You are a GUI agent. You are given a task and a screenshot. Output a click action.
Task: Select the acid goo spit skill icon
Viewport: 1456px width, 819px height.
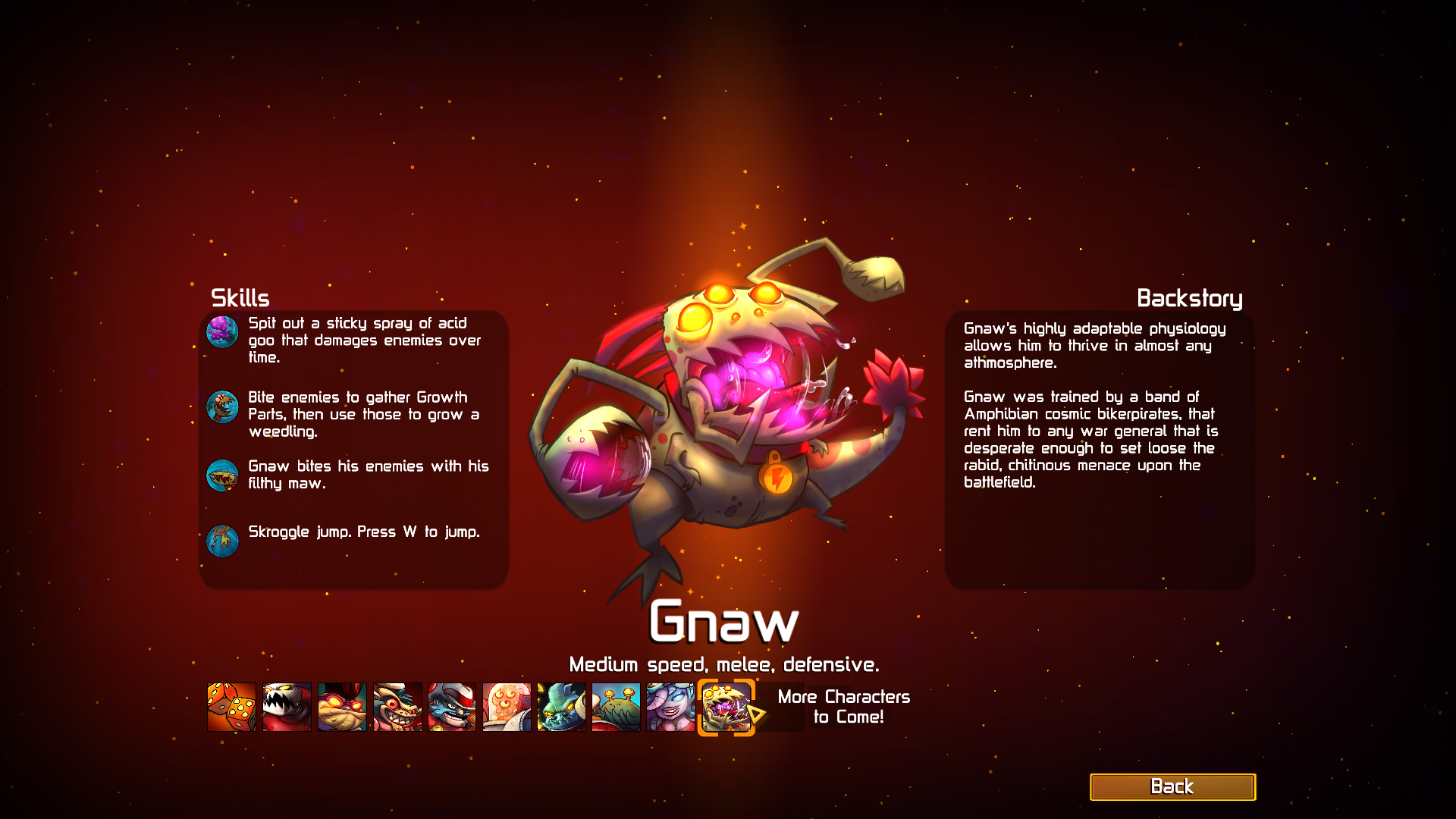(x=222, y=332)
